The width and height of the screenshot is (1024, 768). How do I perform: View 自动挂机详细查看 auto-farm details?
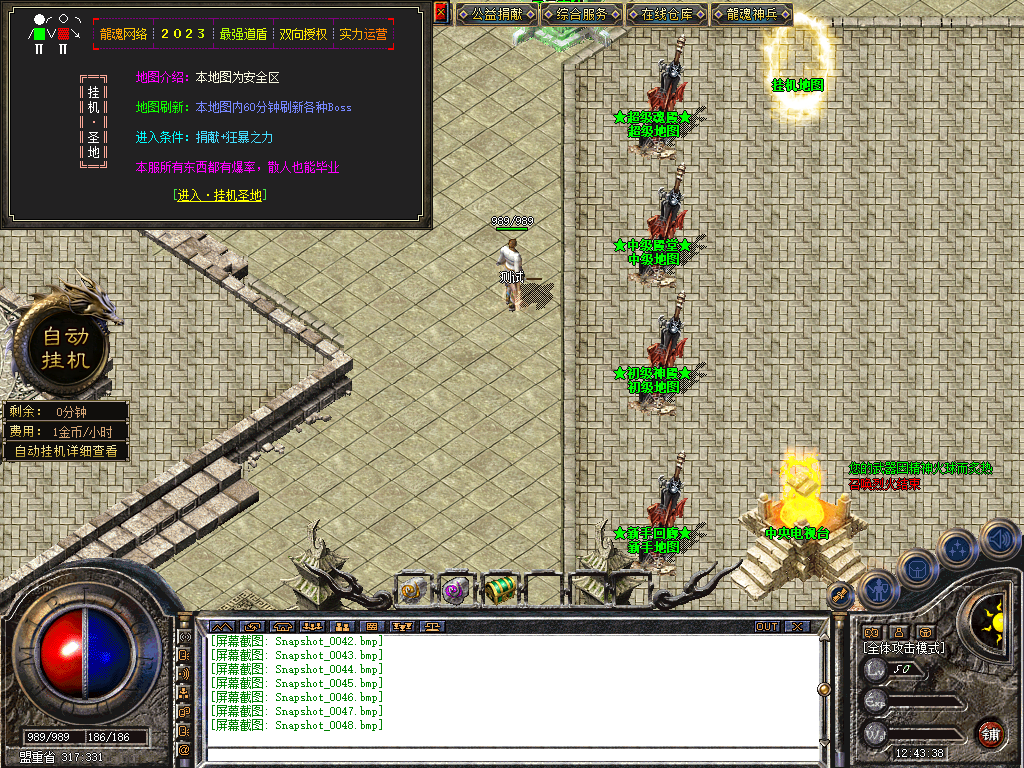point(66,451)
